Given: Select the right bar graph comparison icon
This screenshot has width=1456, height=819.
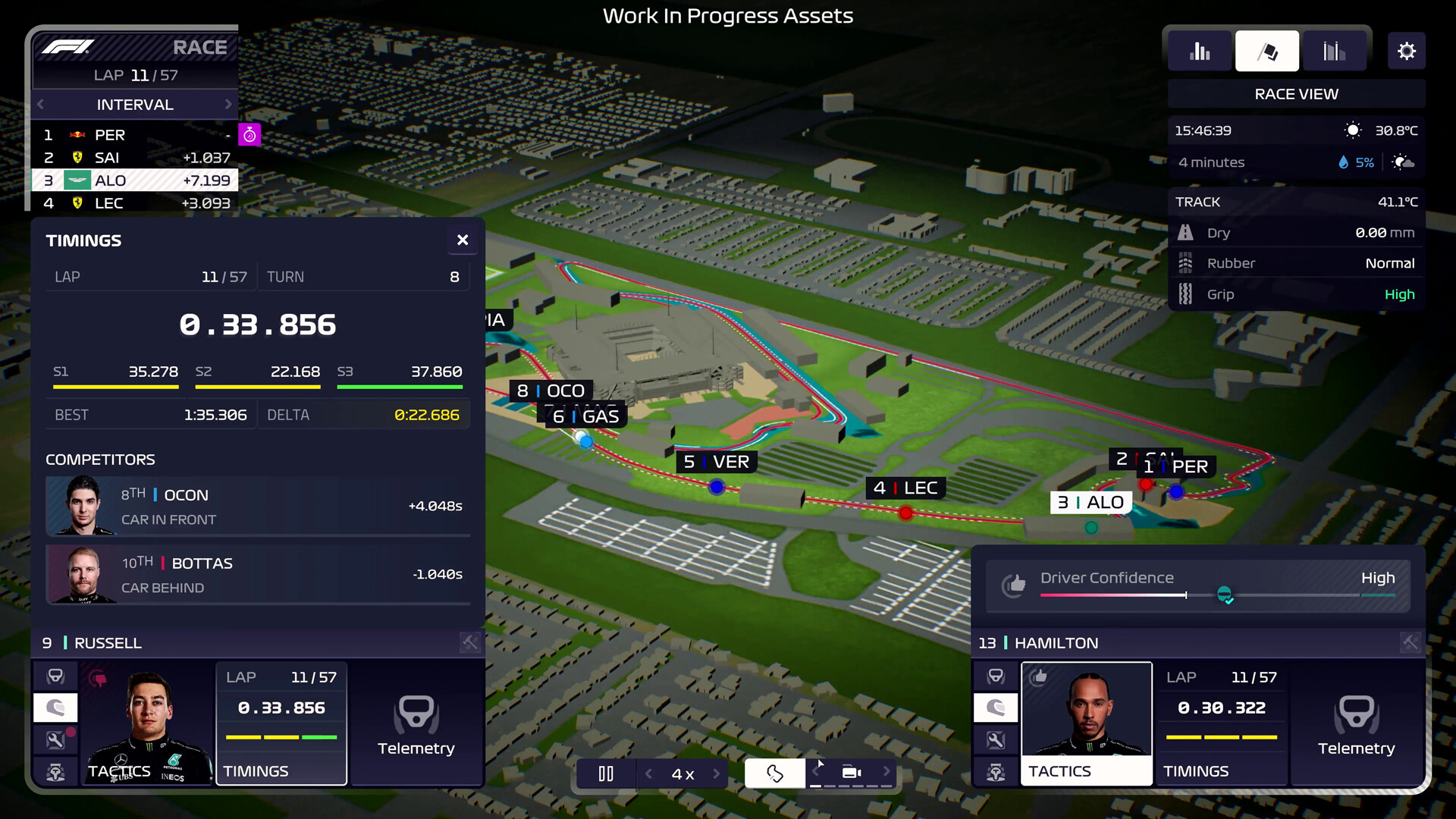Looking at the screenshot, I should (1335, 51).
